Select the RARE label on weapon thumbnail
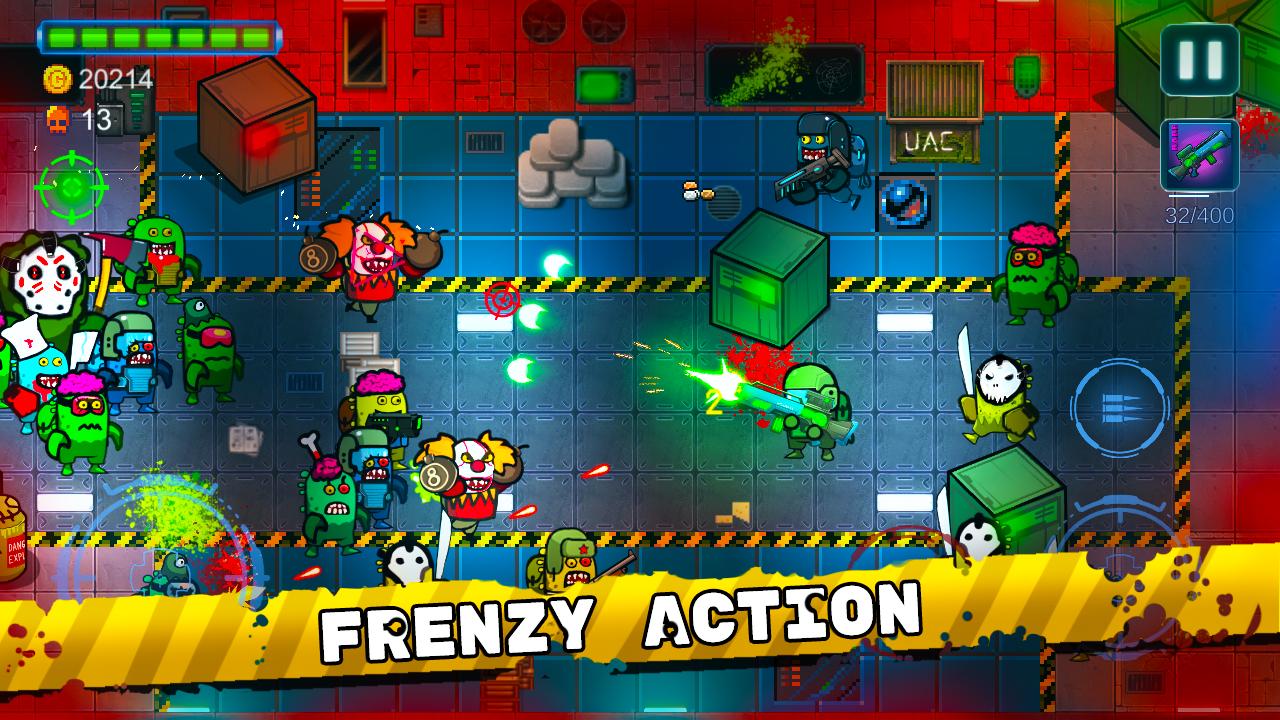This screenshot has height=720, width=1280. (x=1174, y=137)
